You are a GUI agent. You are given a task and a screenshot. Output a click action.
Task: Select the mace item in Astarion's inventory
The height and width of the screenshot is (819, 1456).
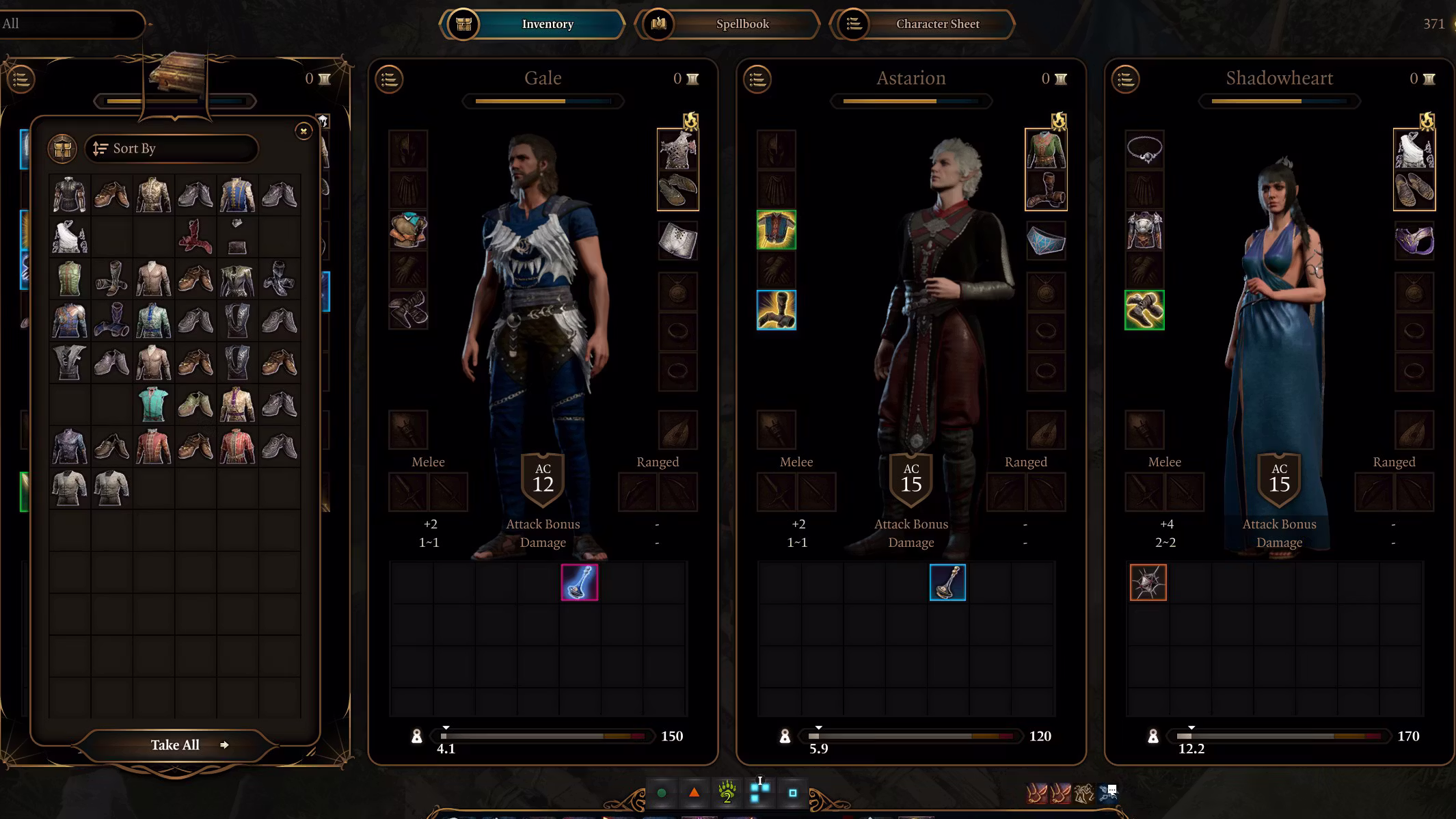coord(947,582)
